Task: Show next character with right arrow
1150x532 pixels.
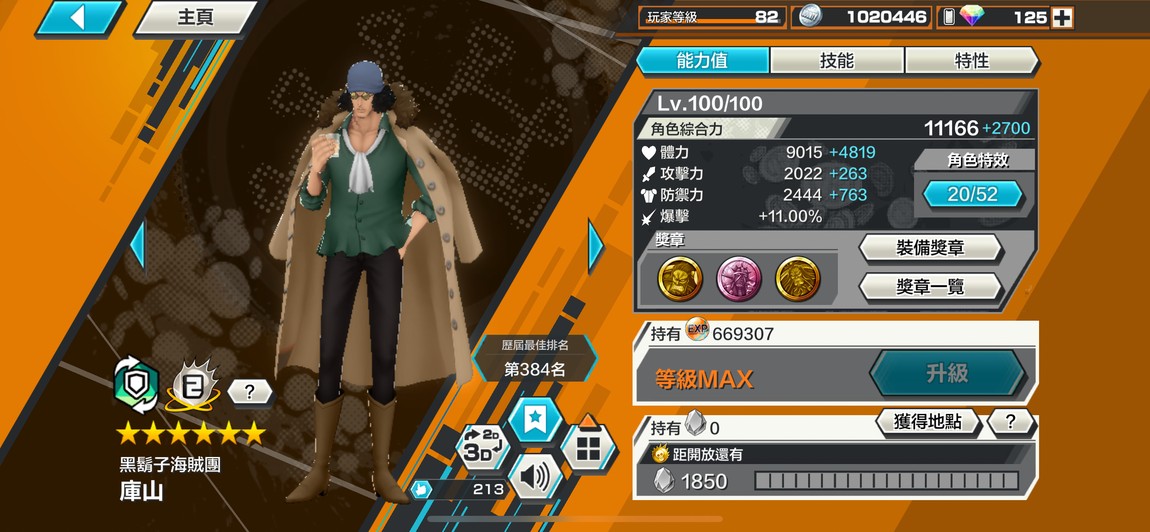Action: pyautogui.click(x=596, y=246)
